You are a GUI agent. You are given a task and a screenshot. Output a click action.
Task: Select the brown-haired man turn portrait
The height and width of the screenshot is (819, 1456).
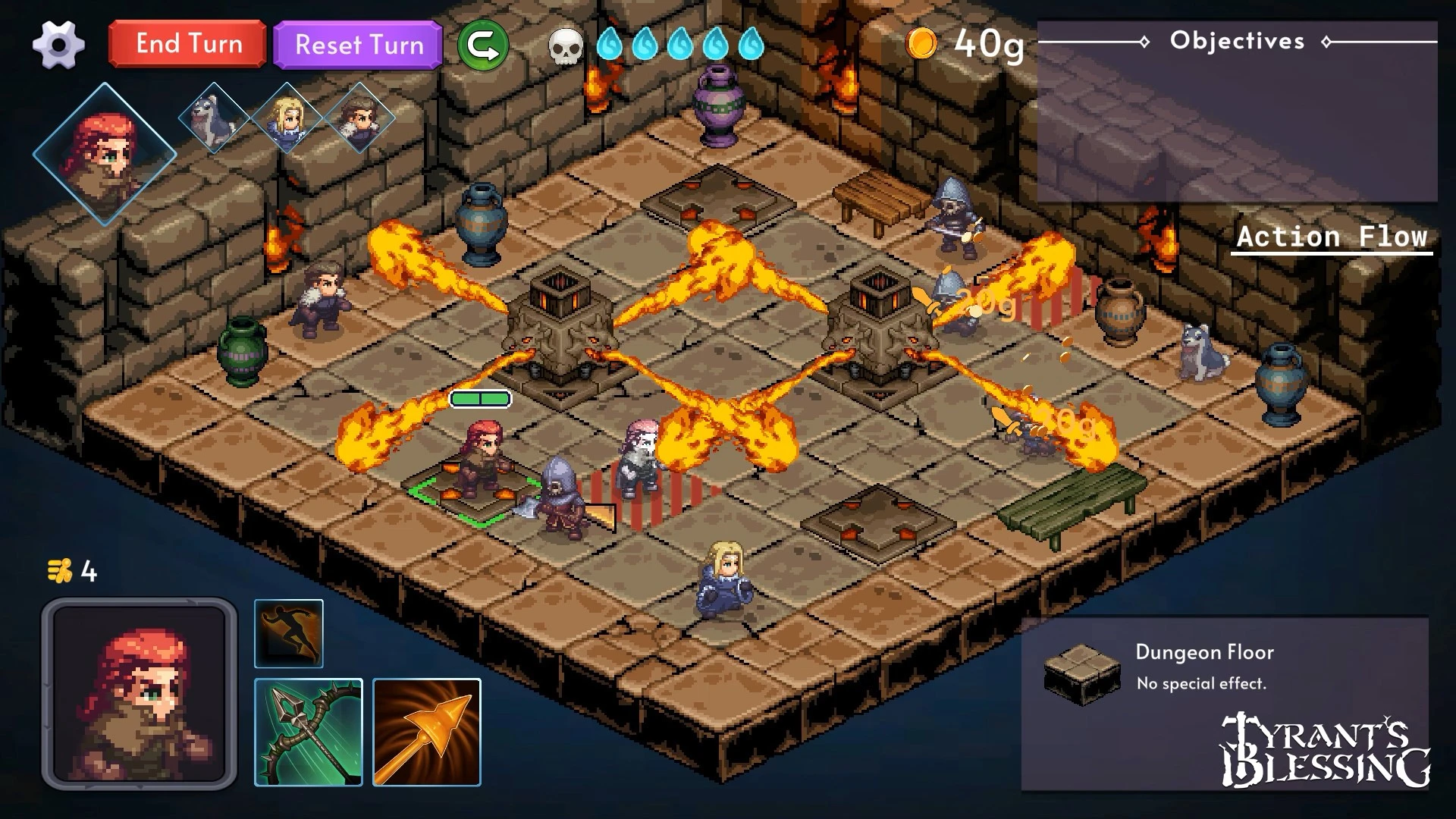[x=359, y=118]
